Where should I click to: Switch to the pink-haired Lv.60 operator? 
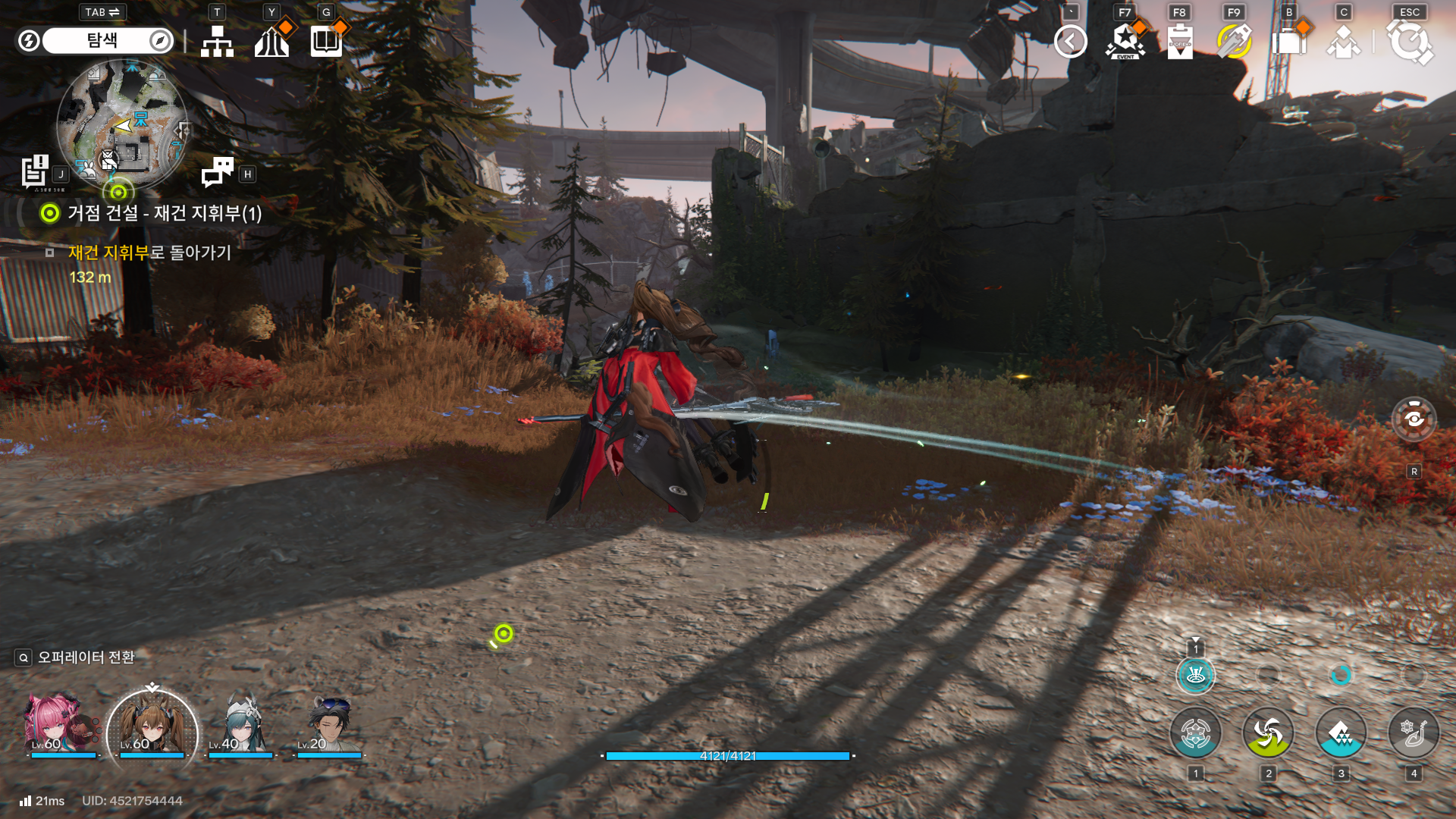pos(53,726)
